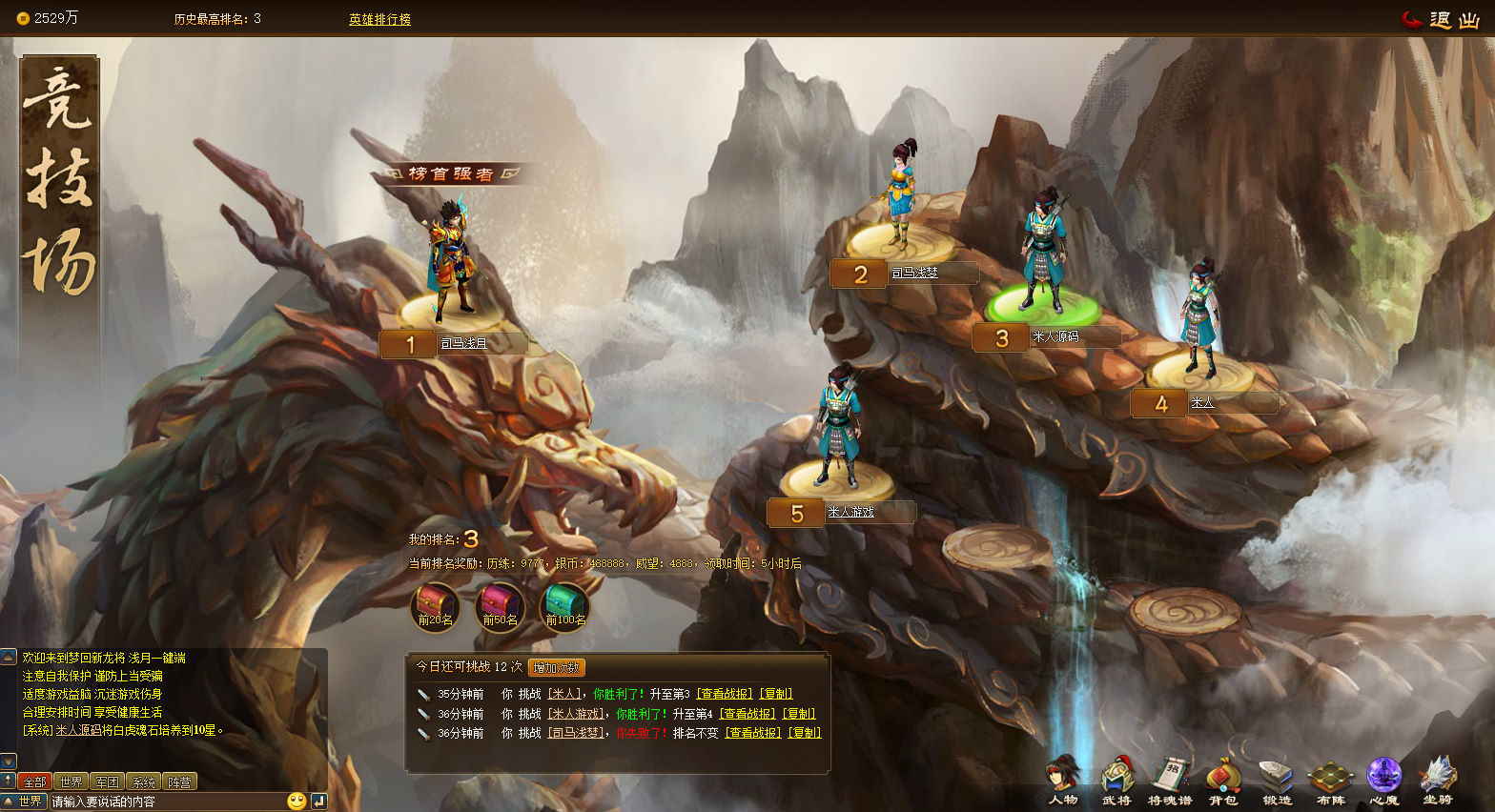Switch chat to the 军团 tab
The width and height of the screenshot is (1495, 812).
pos(107,782)
